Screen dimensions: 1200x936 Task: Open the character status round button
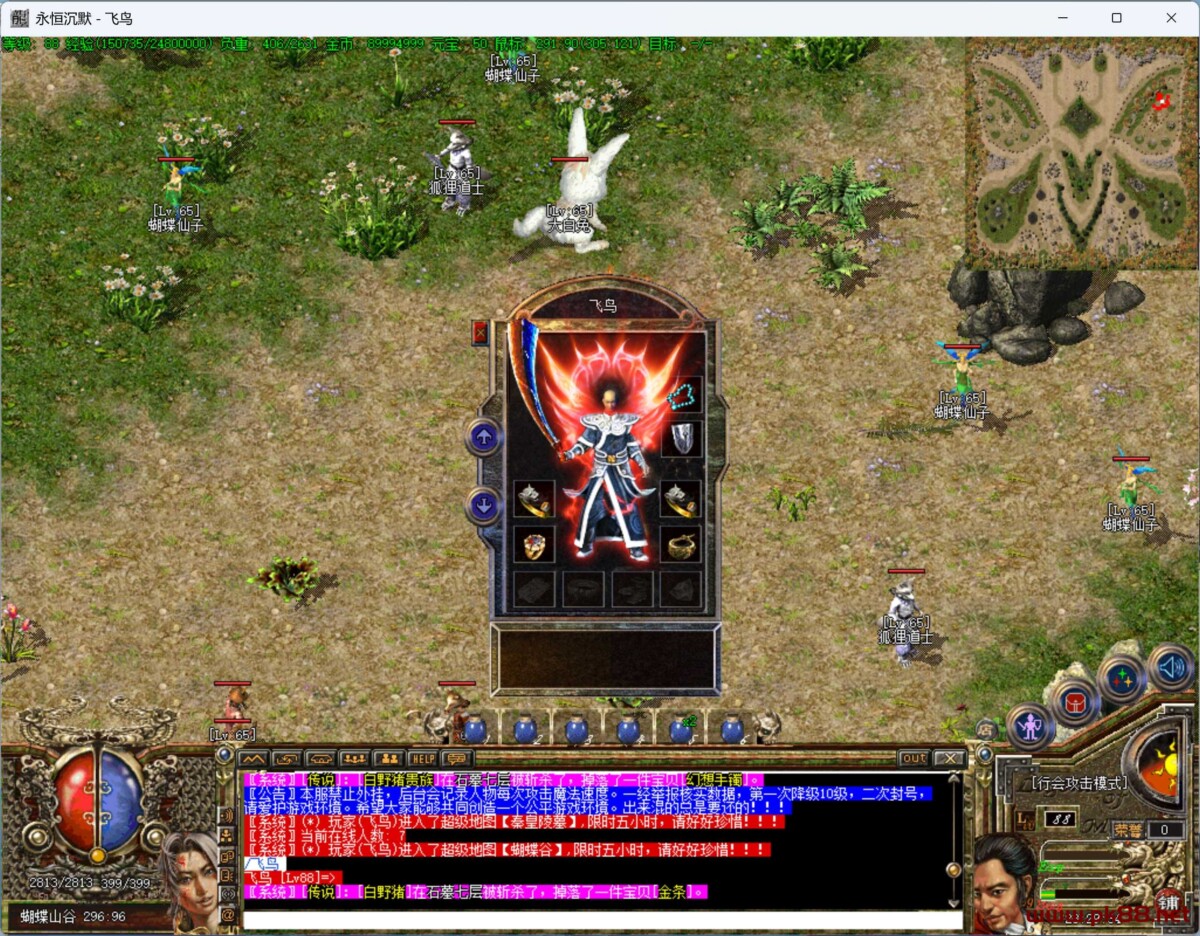point(1030,726)
